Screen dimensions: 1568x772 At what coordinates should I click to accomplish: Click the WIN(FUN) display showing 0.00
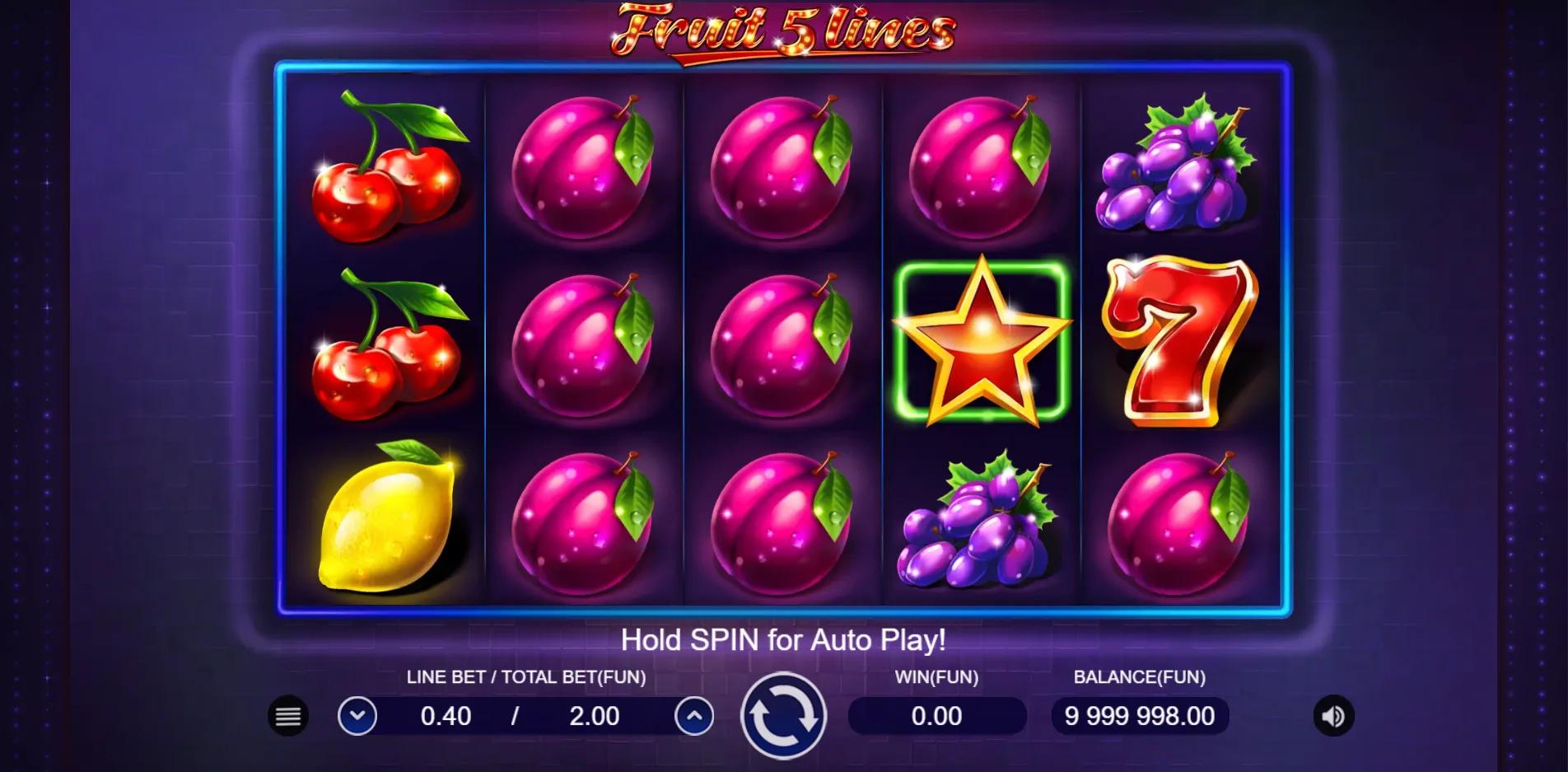tap(936, 716)
